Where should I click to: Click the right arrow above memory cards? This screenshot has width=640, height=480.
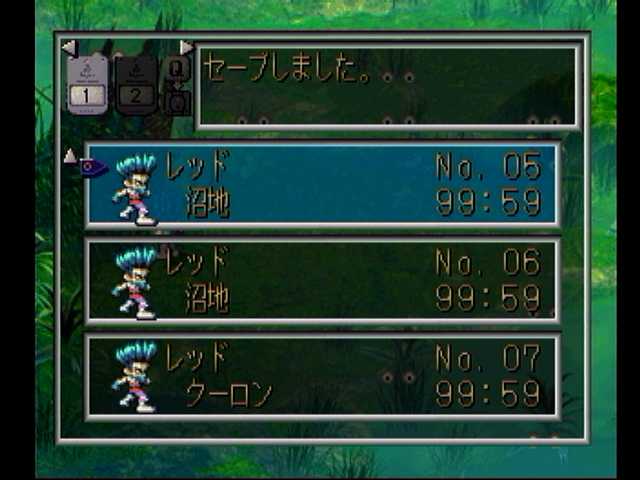point(186,47)
